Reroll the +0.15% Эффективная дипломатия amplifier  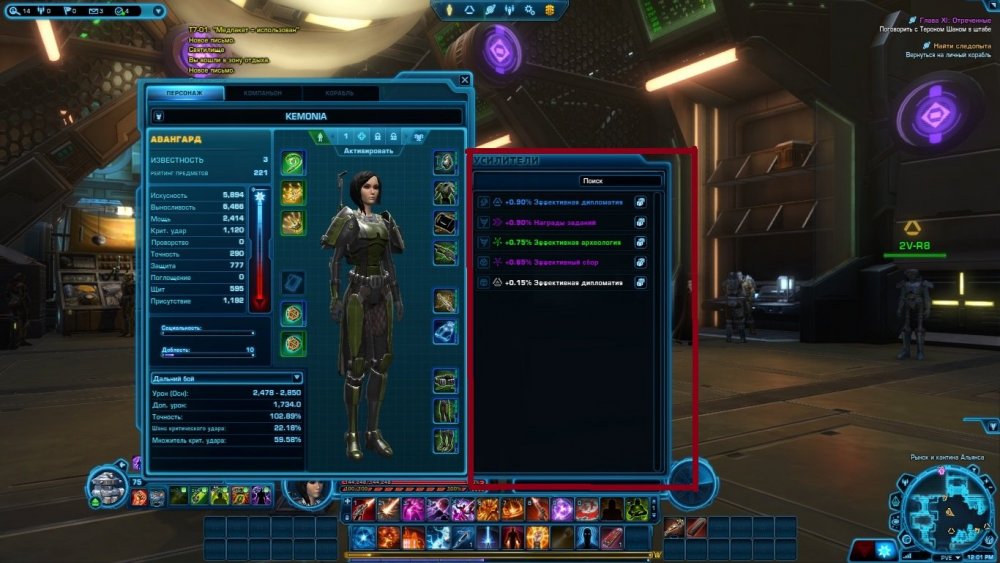[x=639, y=283]
